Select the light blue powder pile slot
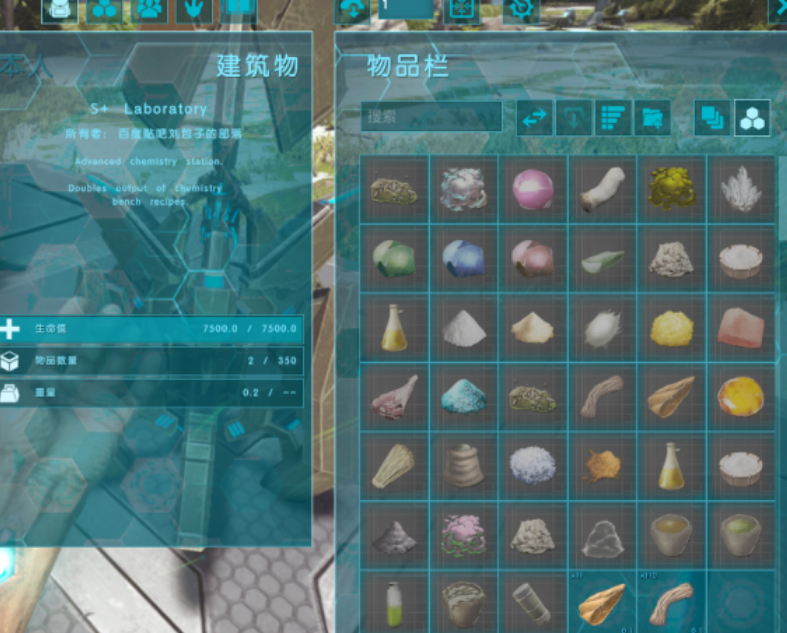787x633 pixels. click(x=463, y=397)
